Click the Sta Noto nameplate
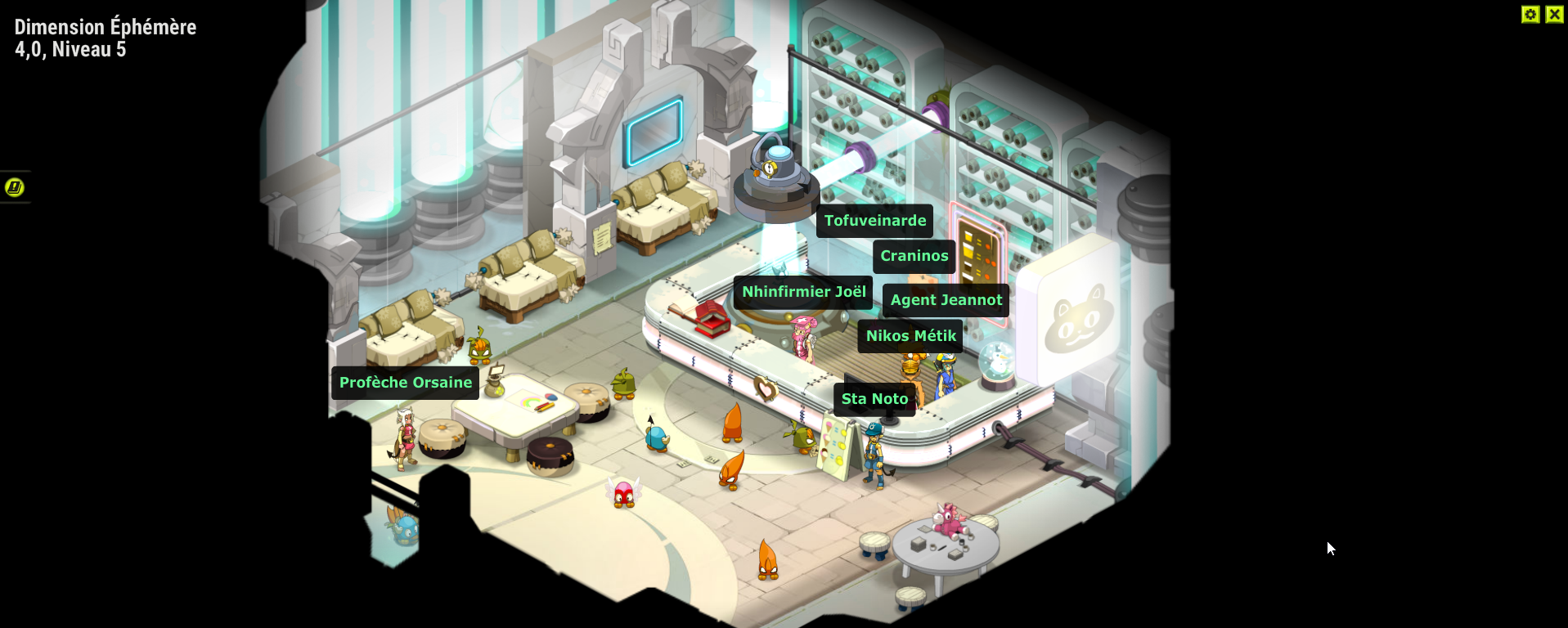Viewport: 1568px width, 628px height. (874, 398)
